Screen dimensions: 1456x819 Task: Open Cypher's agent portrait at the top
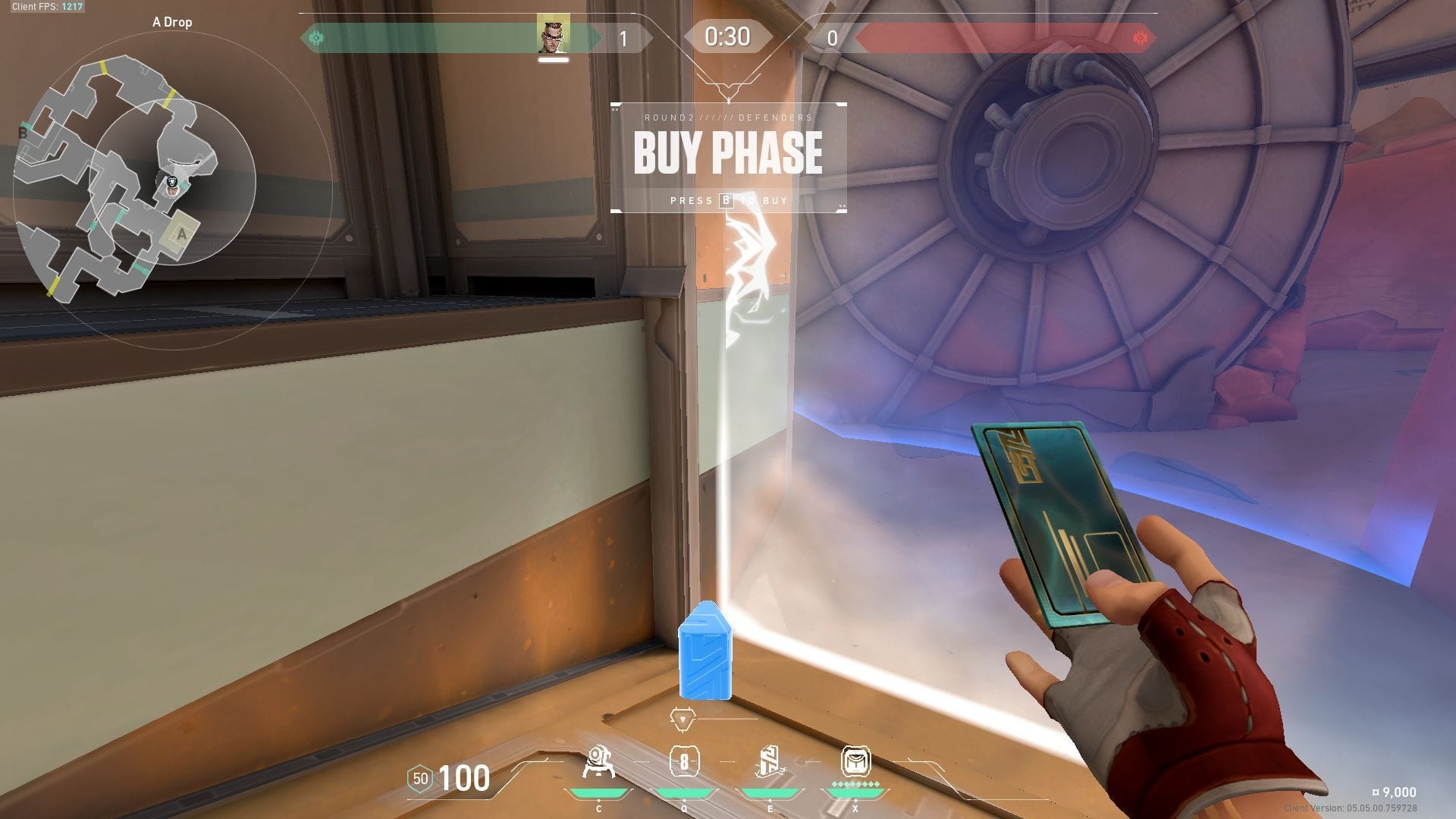point(551,34)
